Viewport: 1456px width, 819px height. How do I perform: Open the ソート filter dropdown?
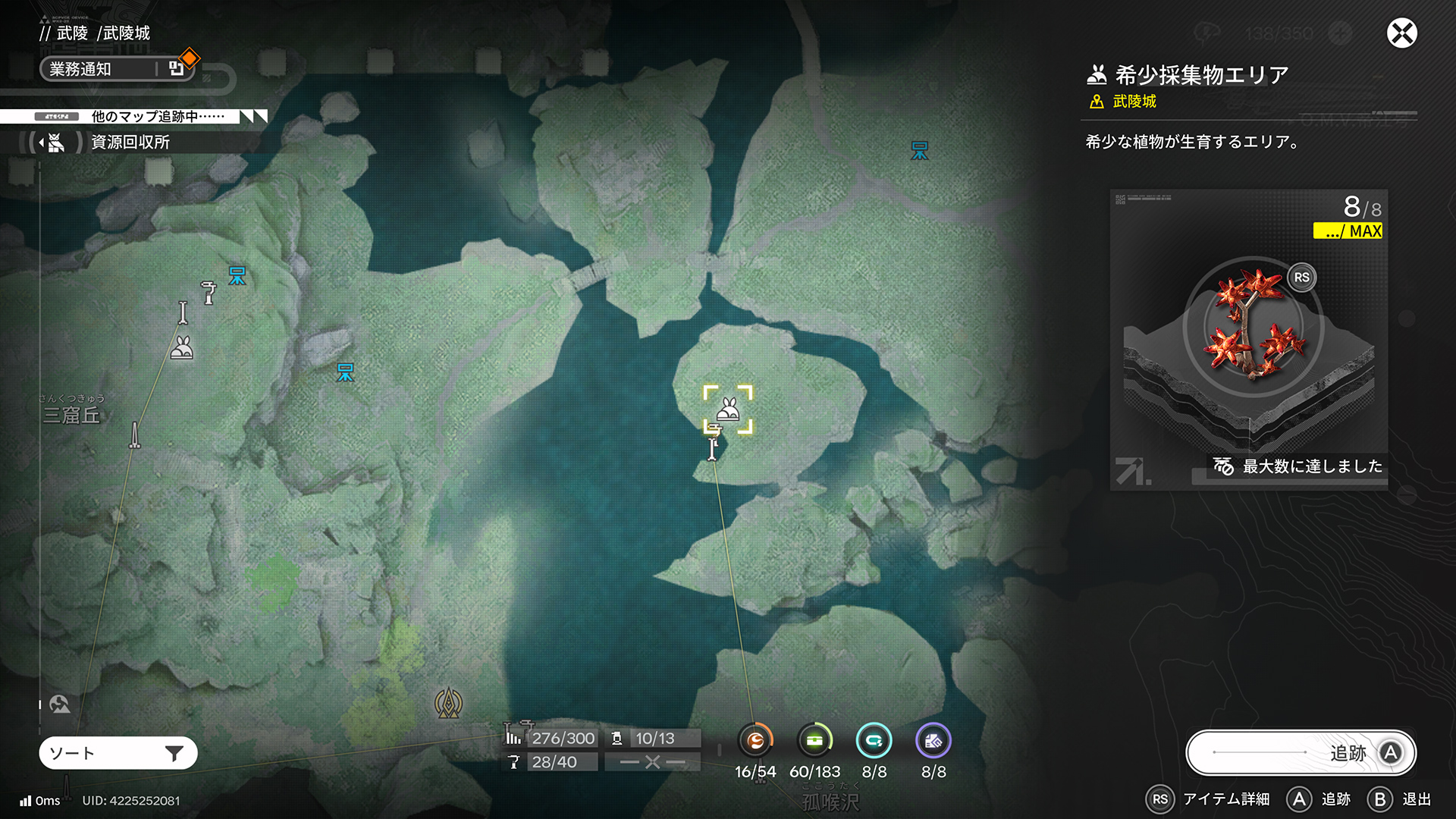pyautogui.click(x=118, y=753)
